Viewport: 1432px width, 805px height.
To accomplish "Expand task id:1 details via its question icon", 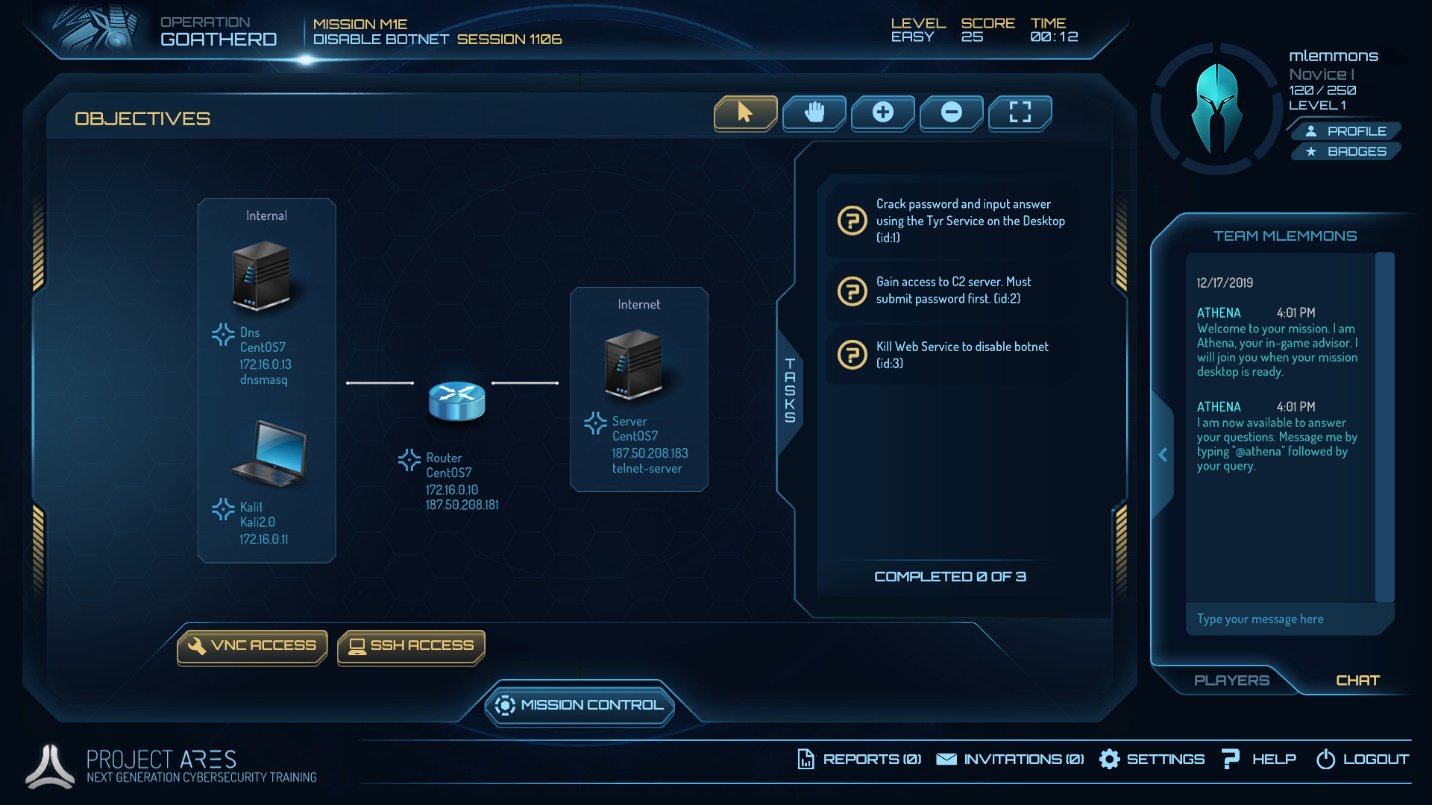I will 851,220.
